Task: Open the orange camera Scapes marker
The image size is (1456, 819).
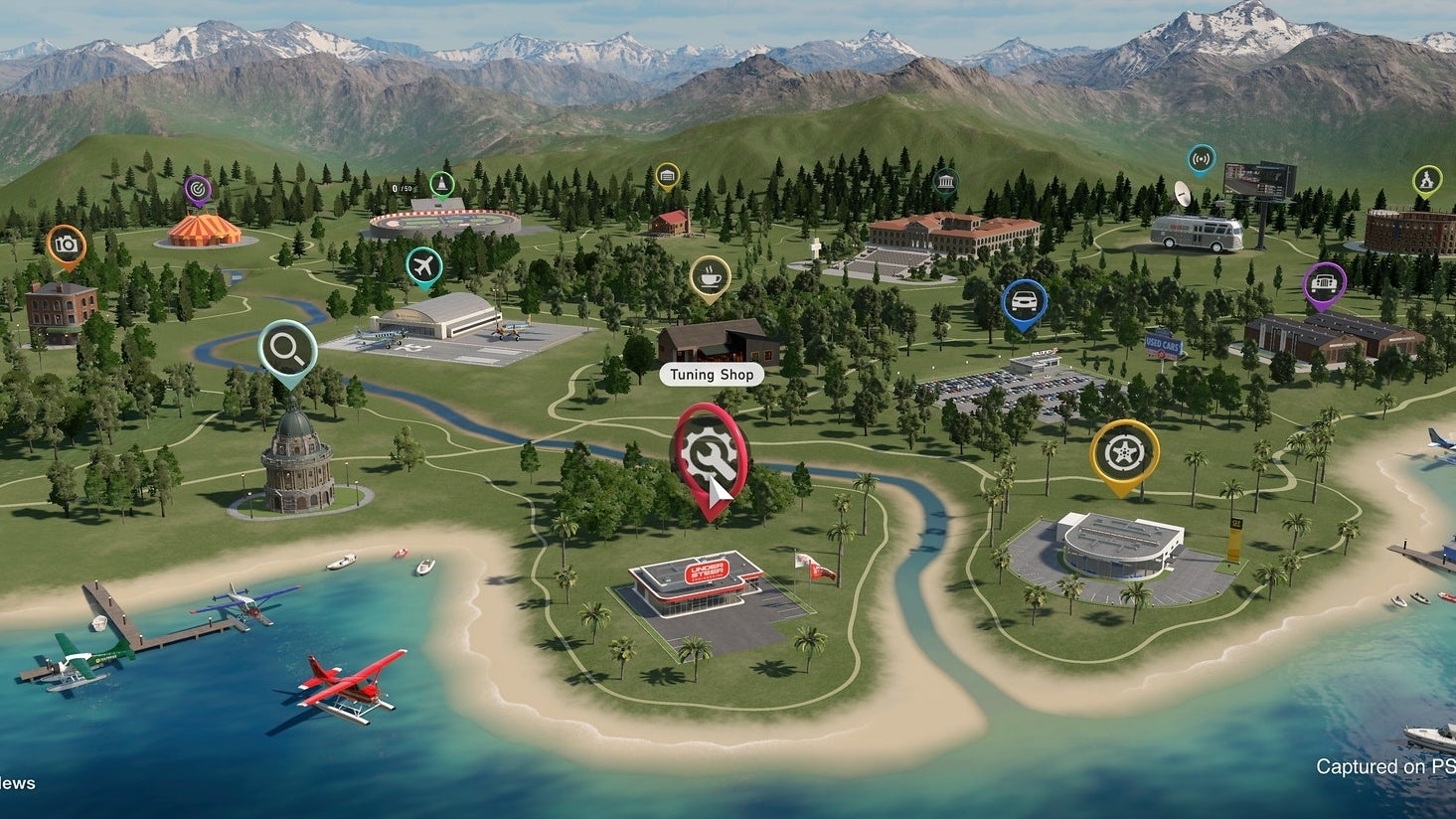Action: [x=67, y=245]
